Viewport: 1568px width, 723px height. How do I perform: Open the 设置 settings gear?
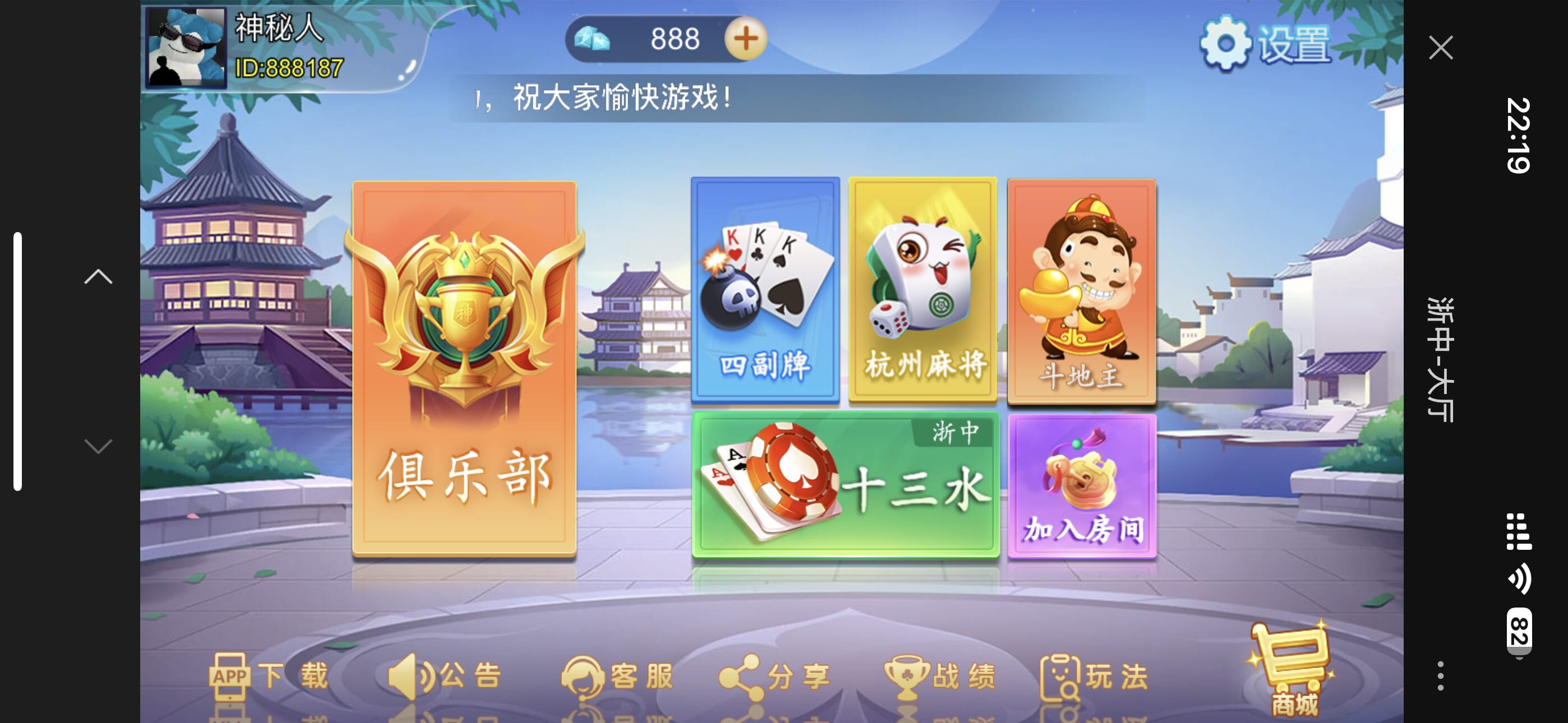pyautogui.click(x=1265, y=44)
